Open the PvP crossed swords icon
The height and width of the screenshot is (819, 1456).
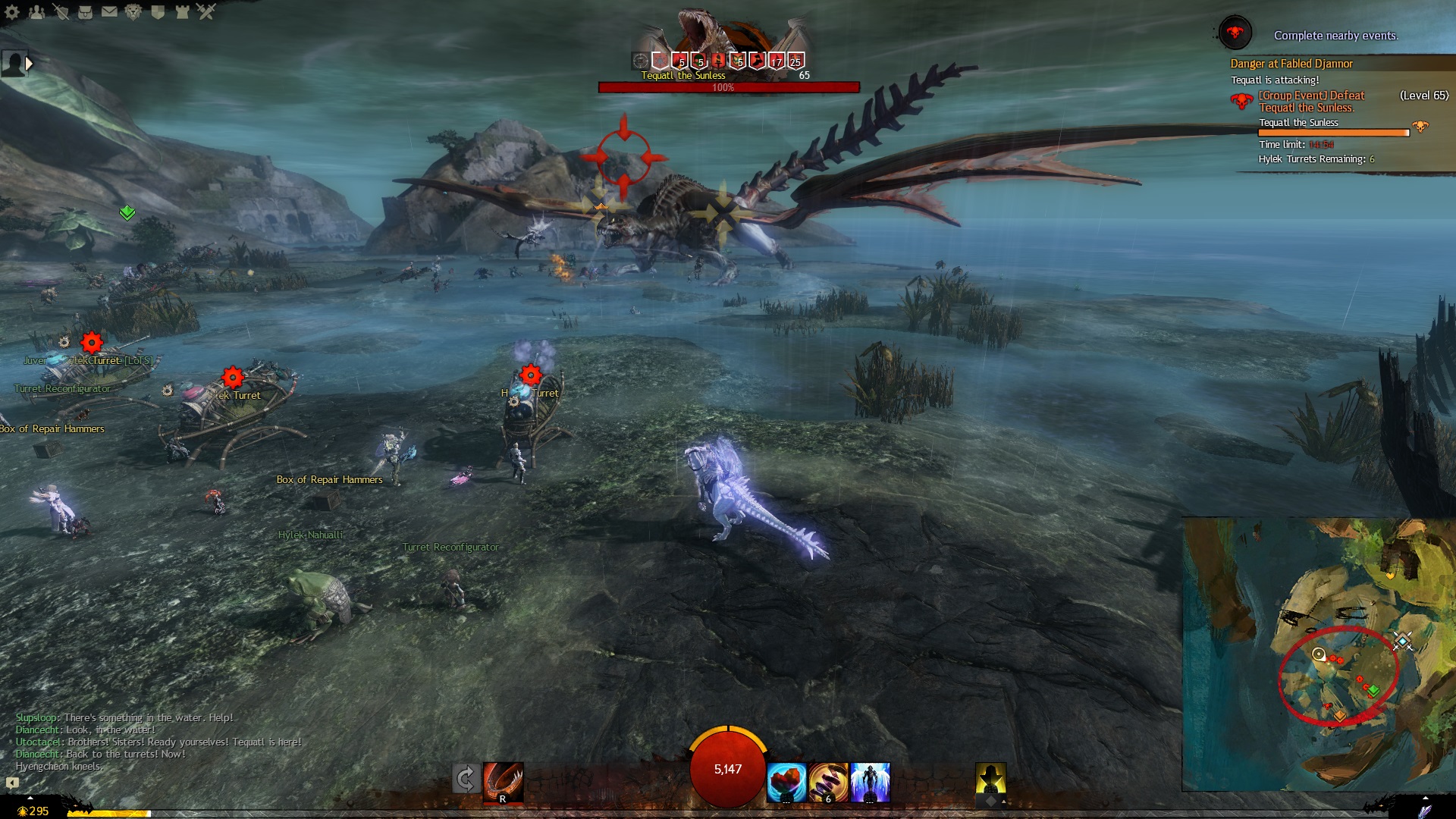(206, 11)
